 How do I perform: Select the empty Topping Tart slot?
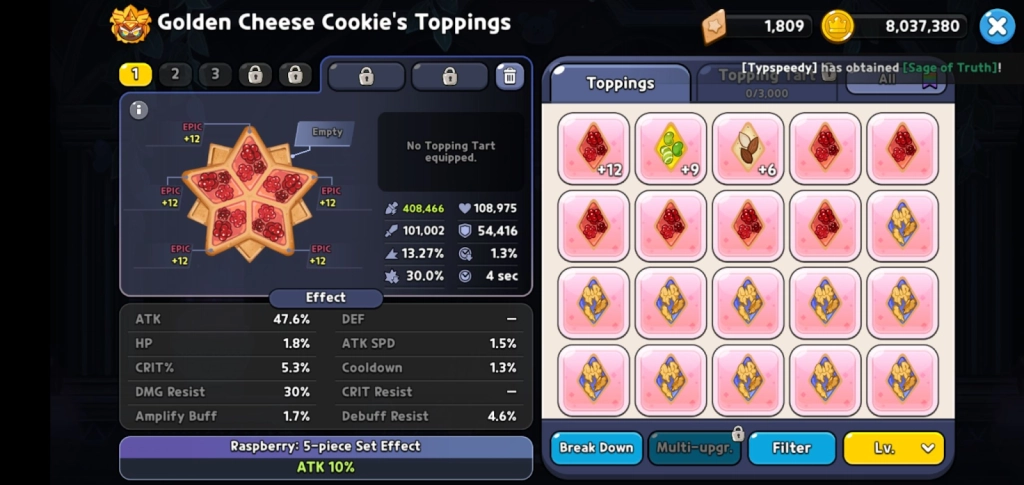326,133
